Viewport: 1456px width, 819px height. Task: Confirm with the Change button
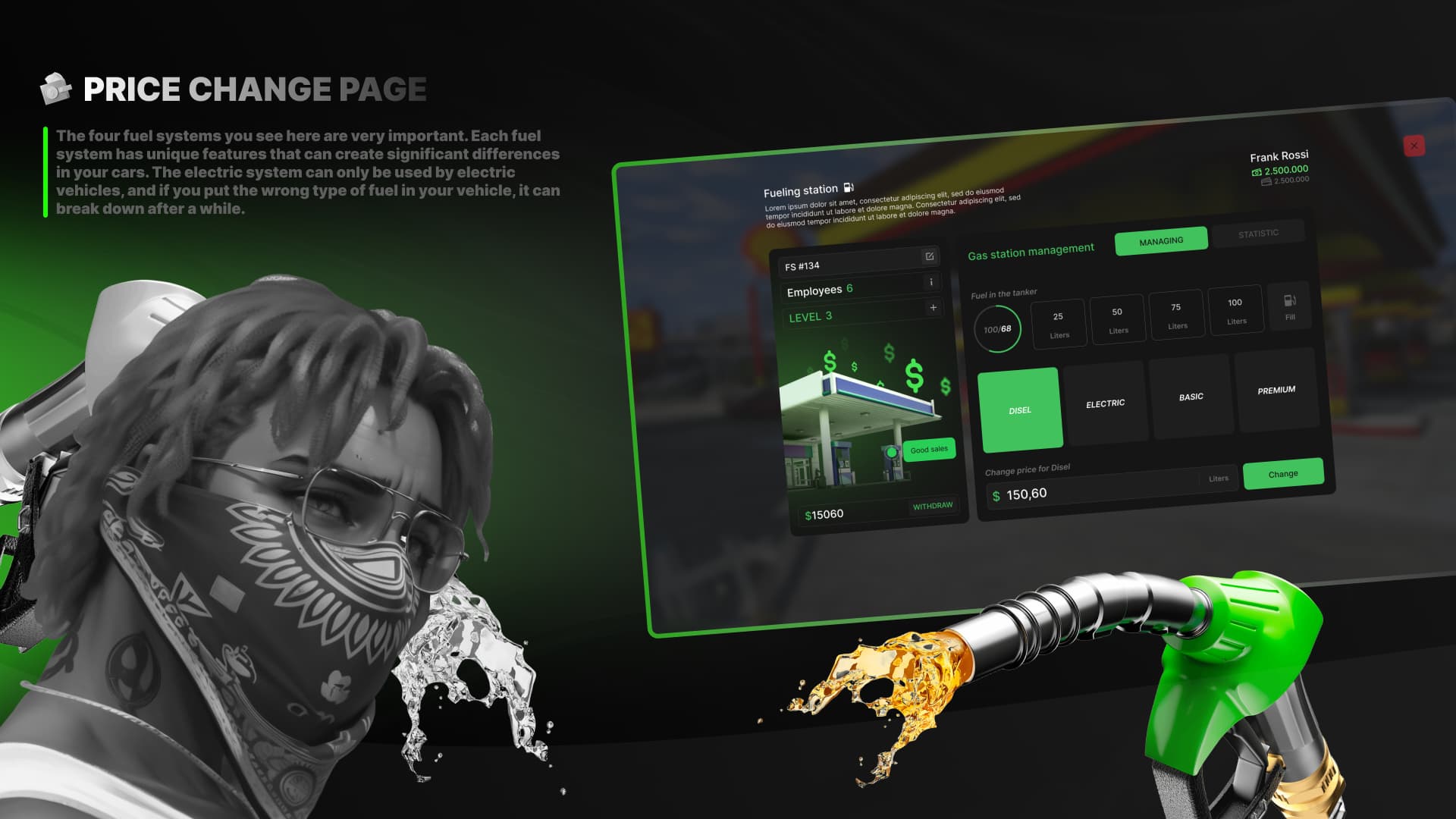1282,472
